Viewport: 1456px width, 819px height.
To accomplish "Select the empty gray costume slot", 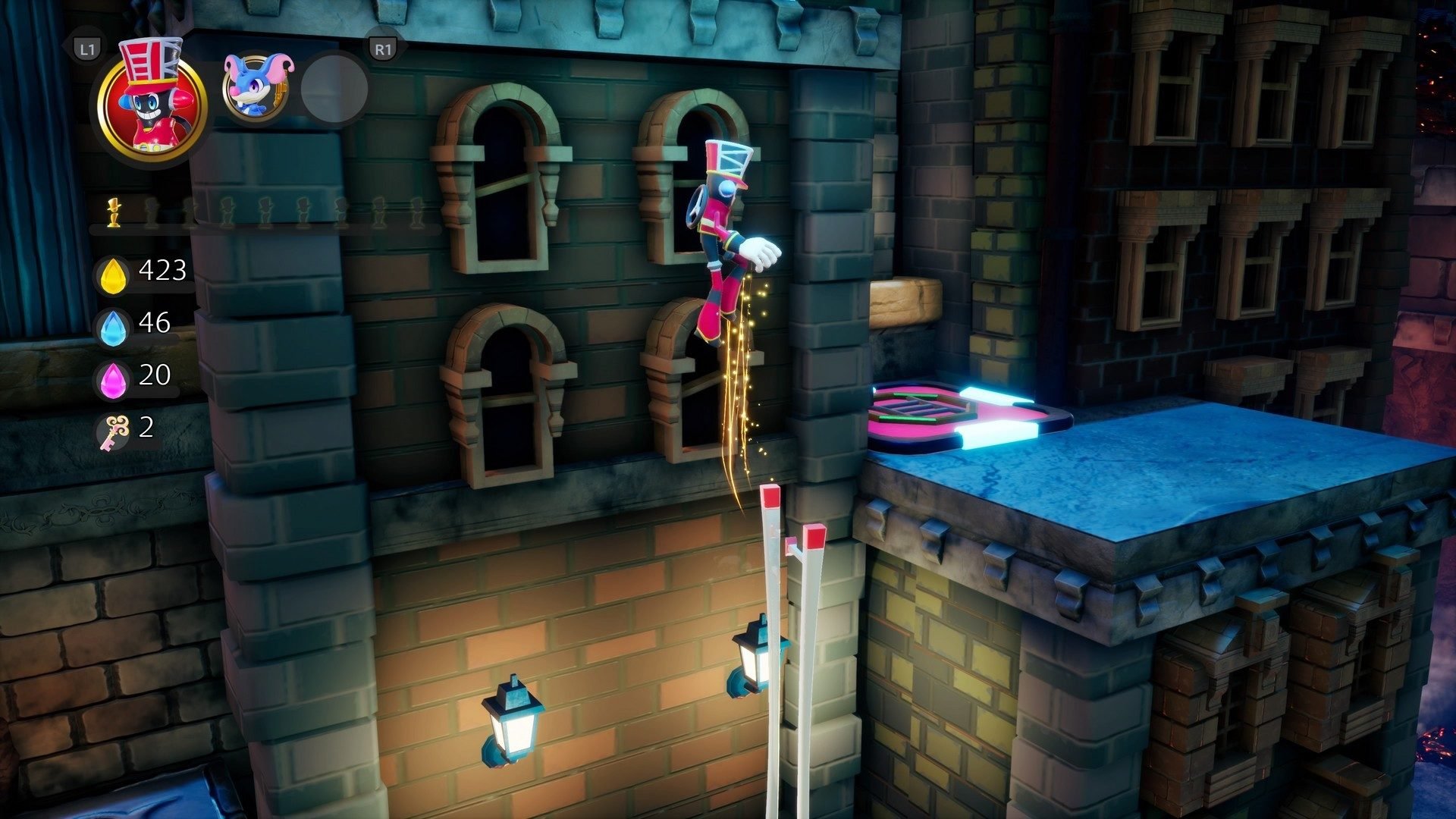I will (334, 89).
